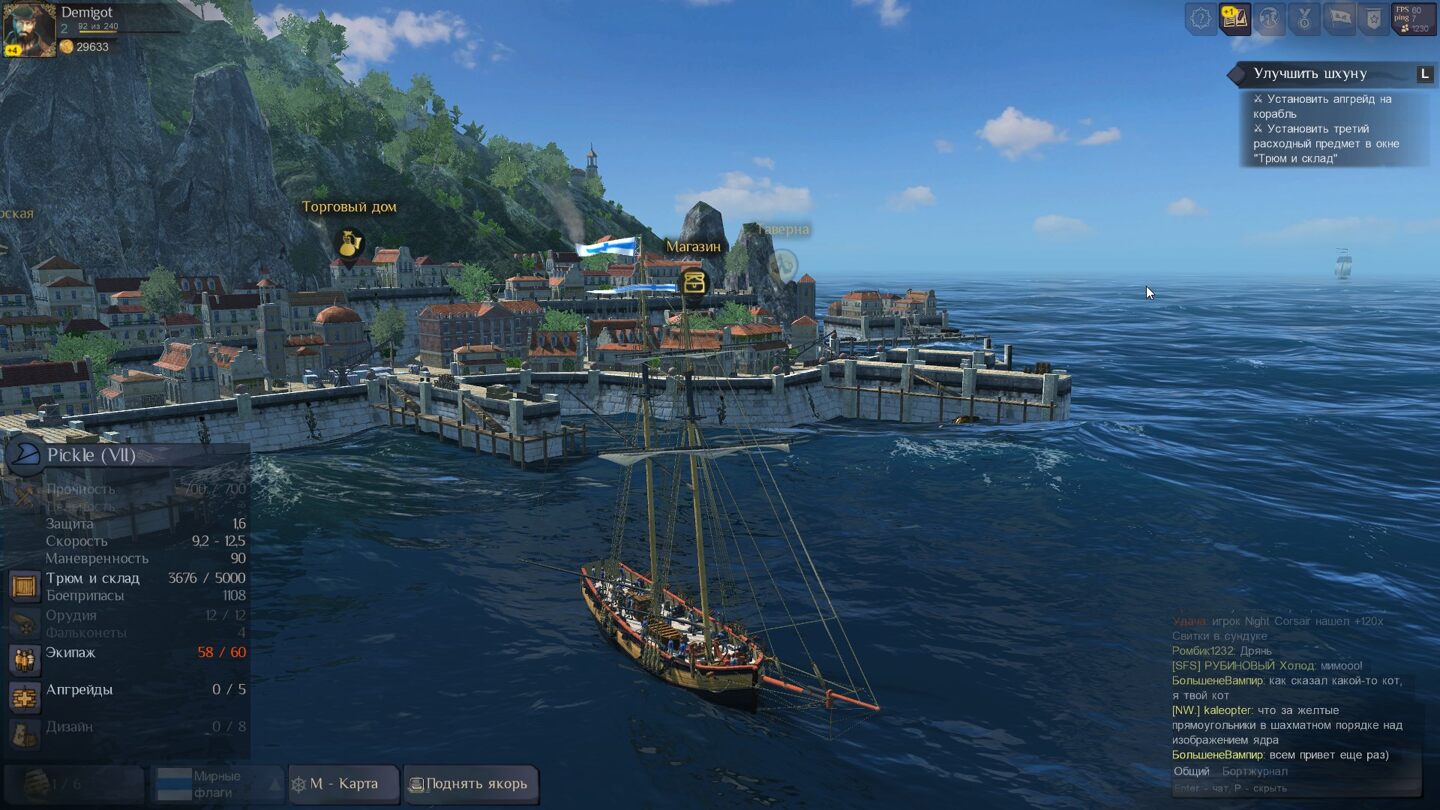
Task: Open the journal icon with +1 badge
Action: coord(1235,18)
